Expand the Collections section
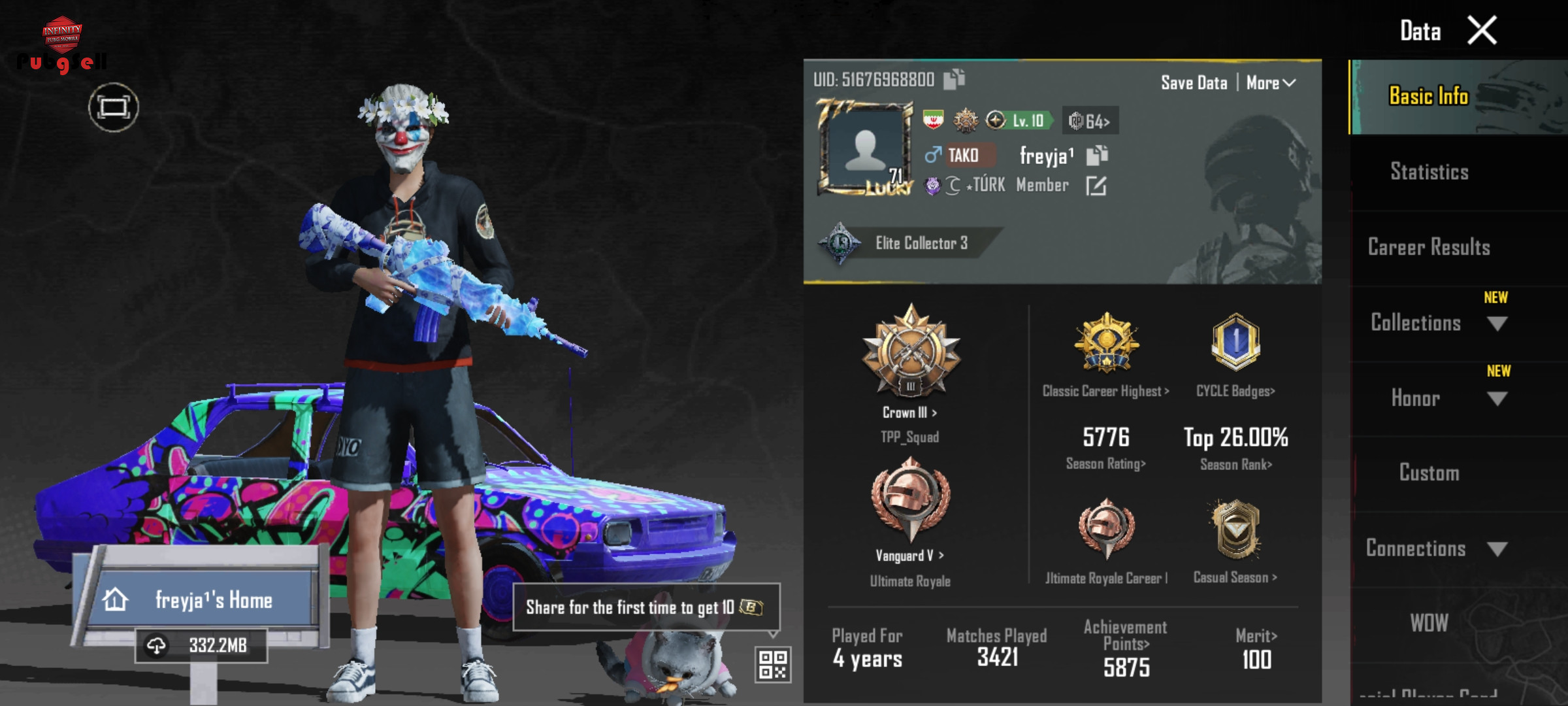Image resolution: width=1568 pixels, height=706 pixels. click(x=1497, y=324)
